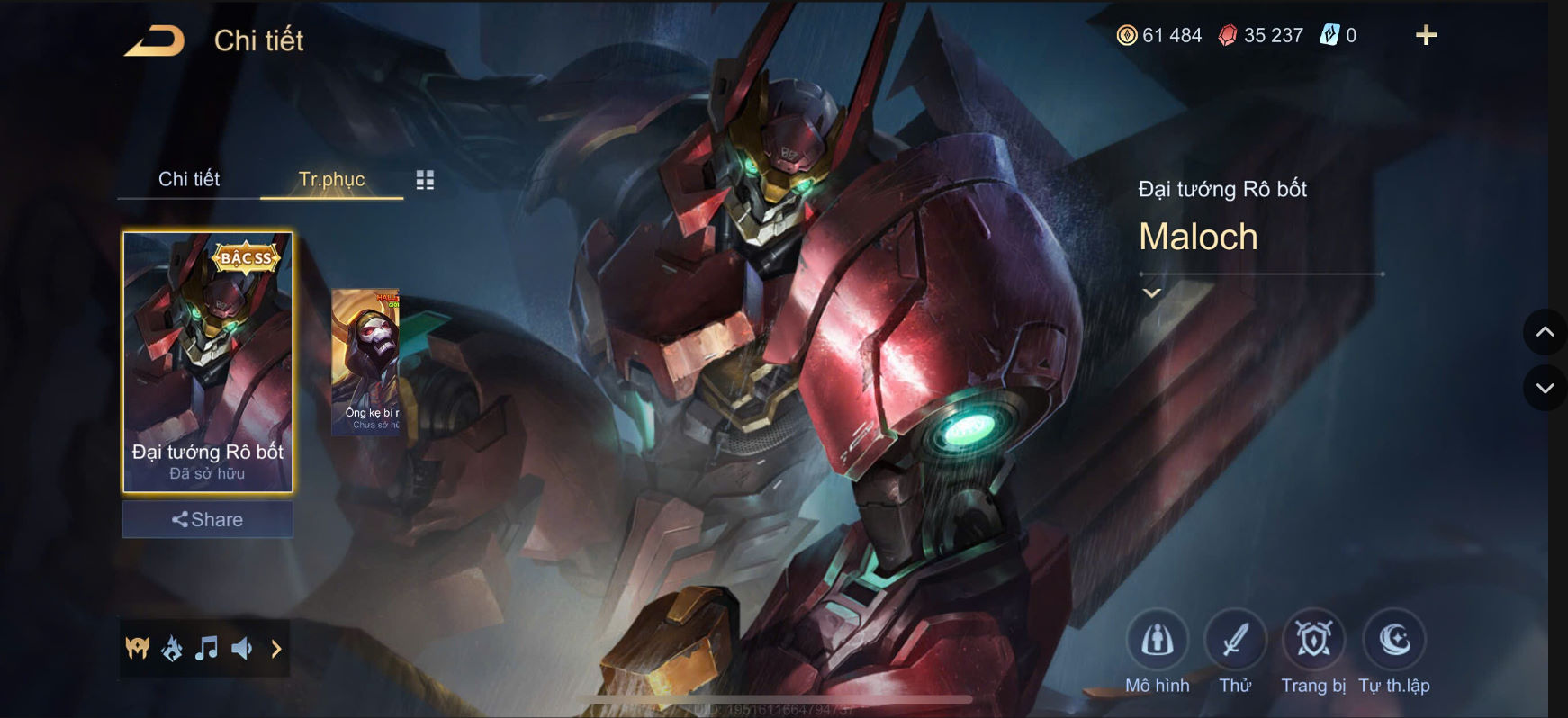Open Tự th.lập crescent moon icon

(1393, 640)
